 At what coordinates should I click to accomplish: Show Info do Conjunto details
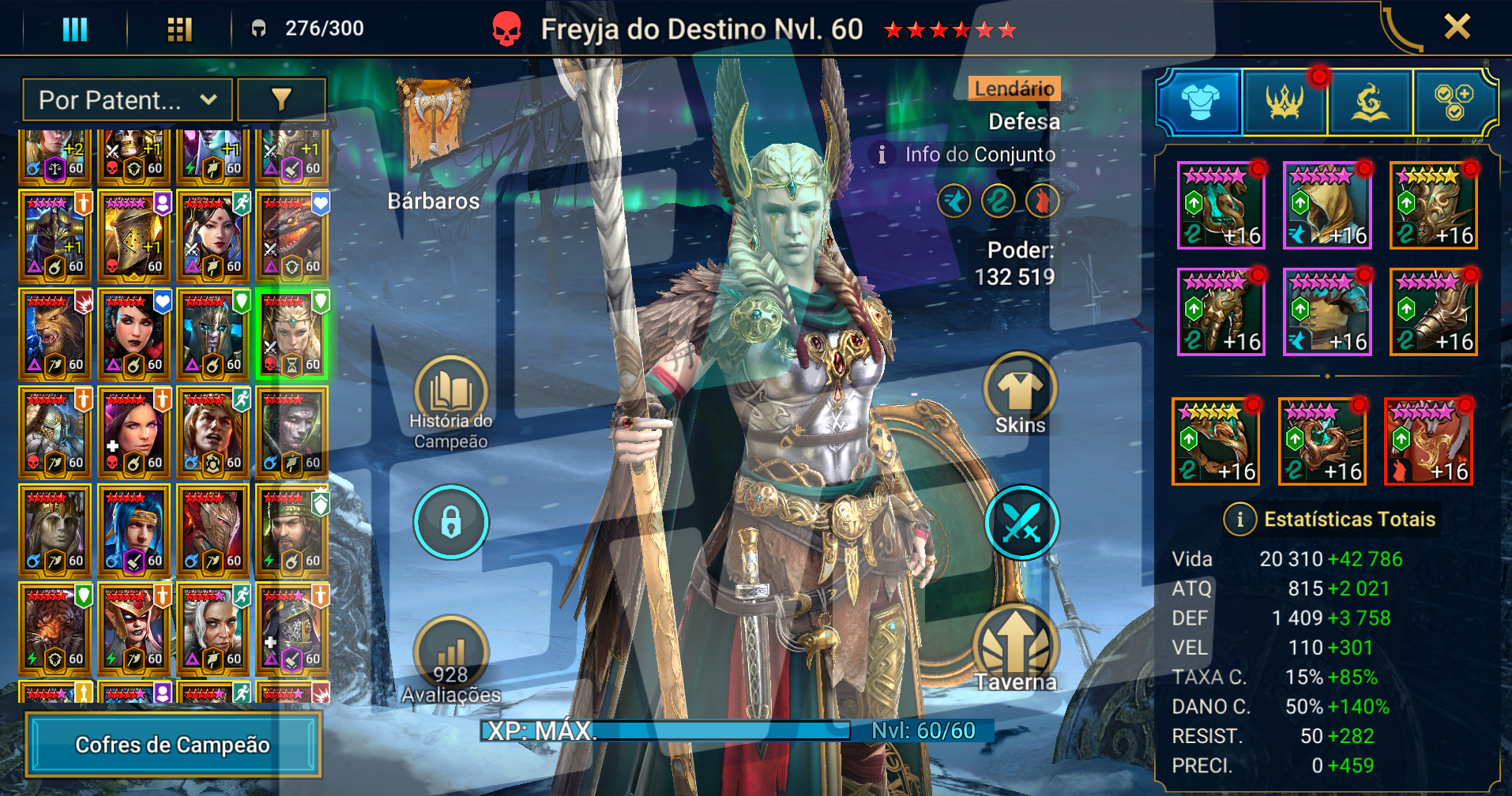967,154
